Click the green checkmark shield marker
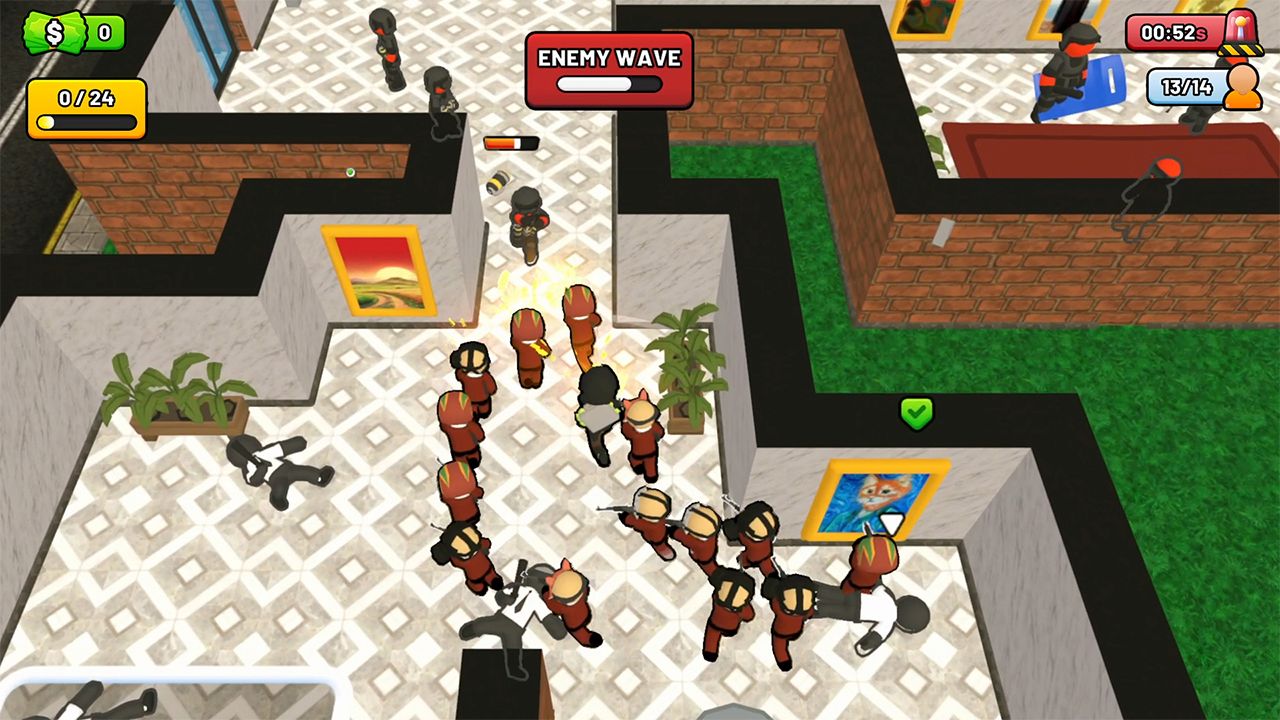 tap(916, 413)
